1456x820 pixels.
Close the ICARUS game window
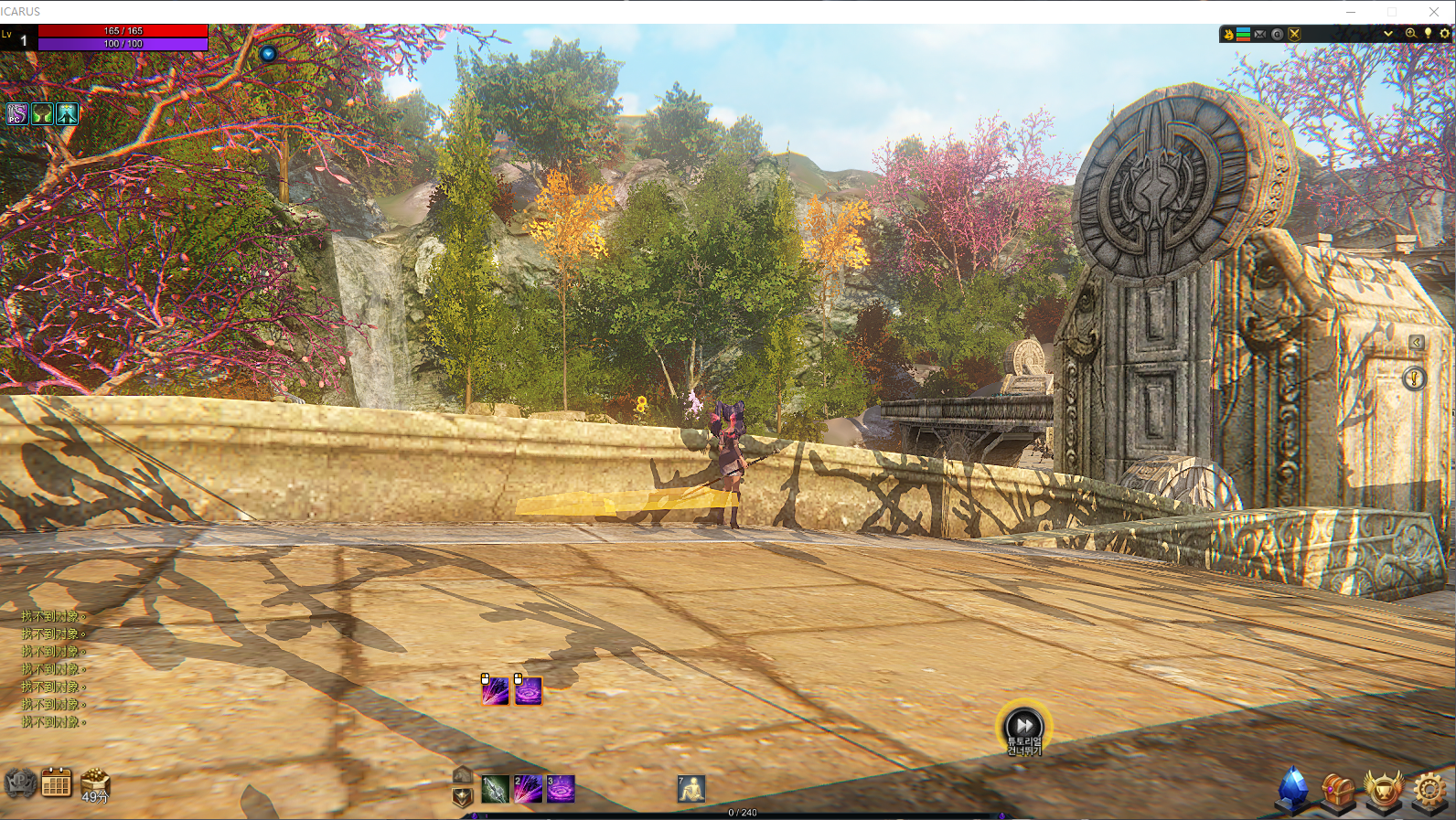[x=1433, y=11]
